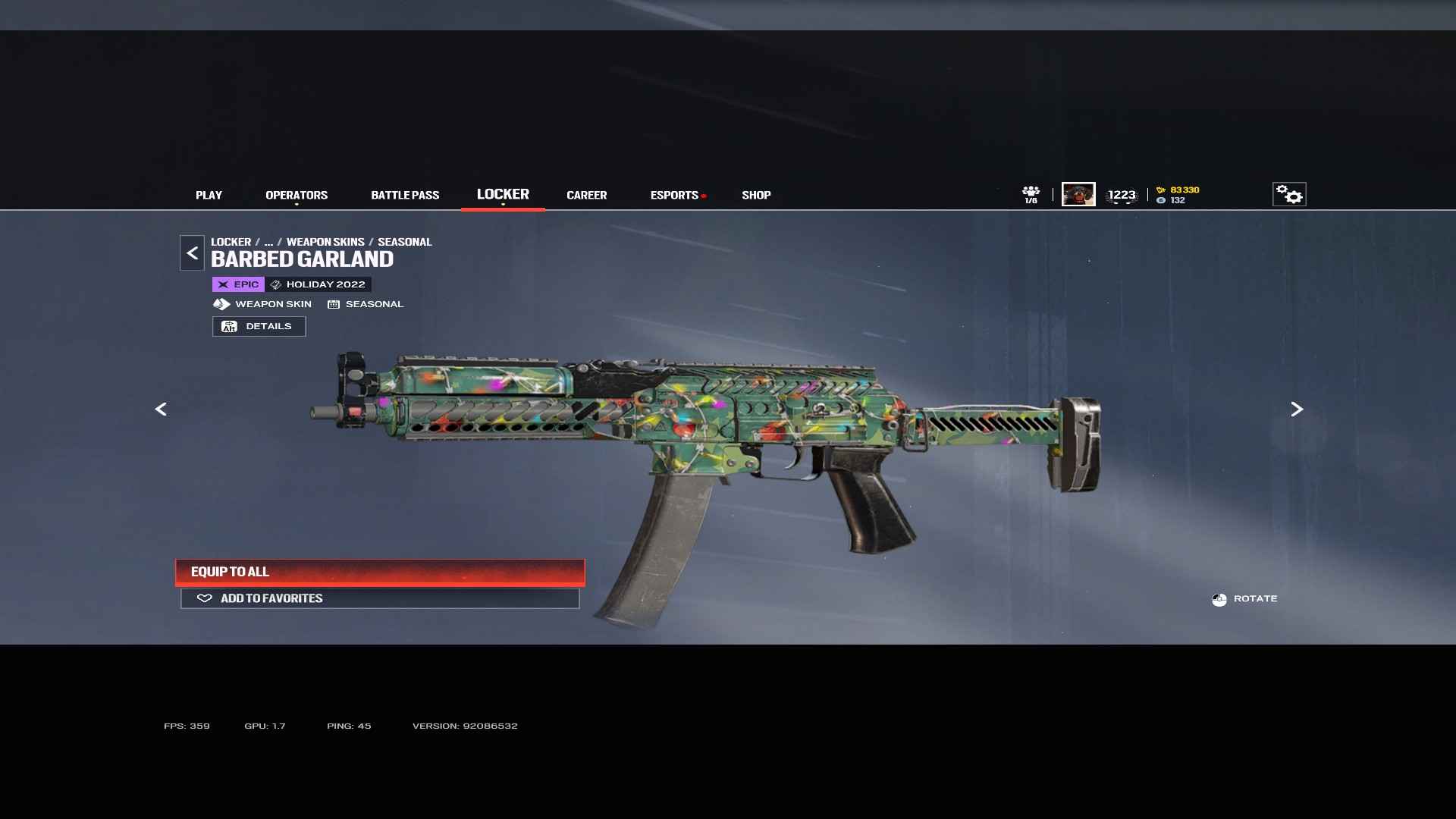Open the Locker breadcrumb link
The width and height of the screenshot is (1456, 819).
(231, 242)
